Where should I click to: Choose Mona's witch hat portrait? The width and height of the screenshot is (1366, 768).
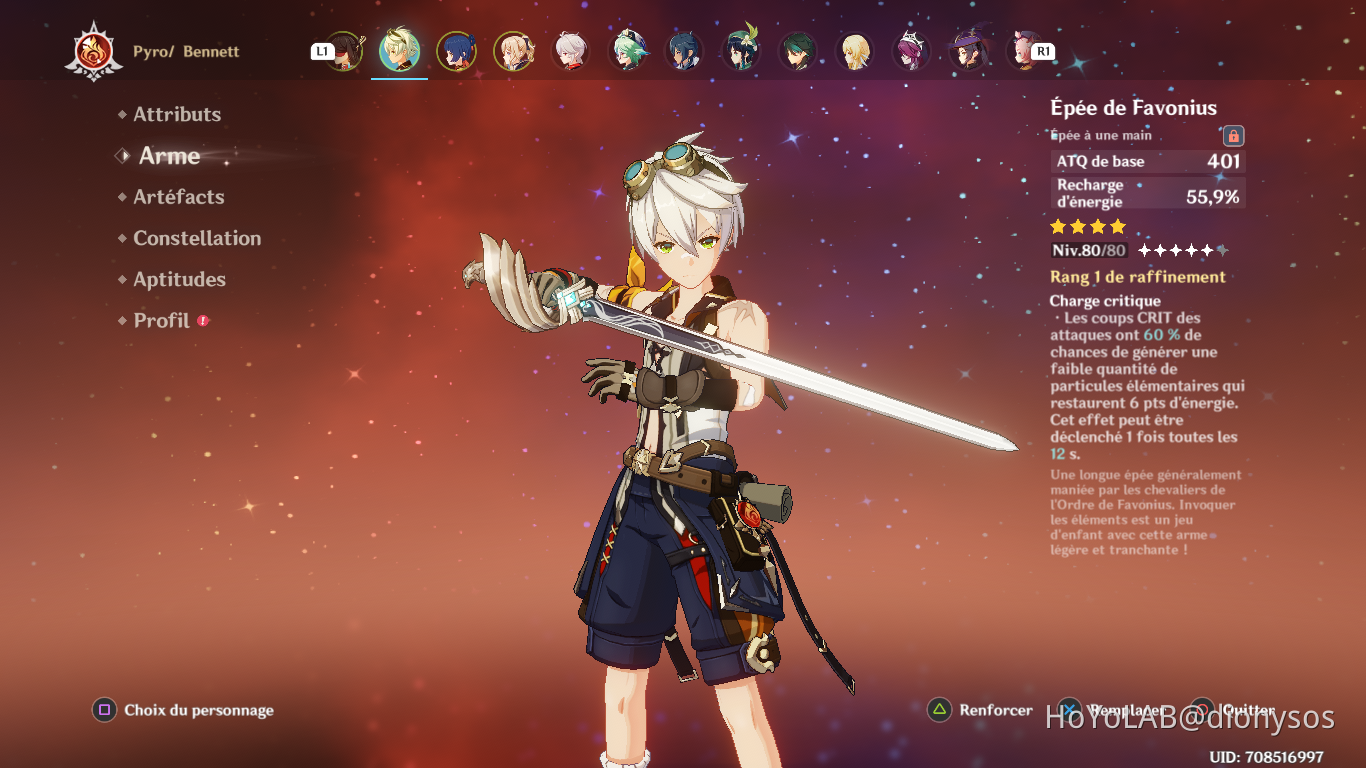pyautogui.click(x=968, y=51)
